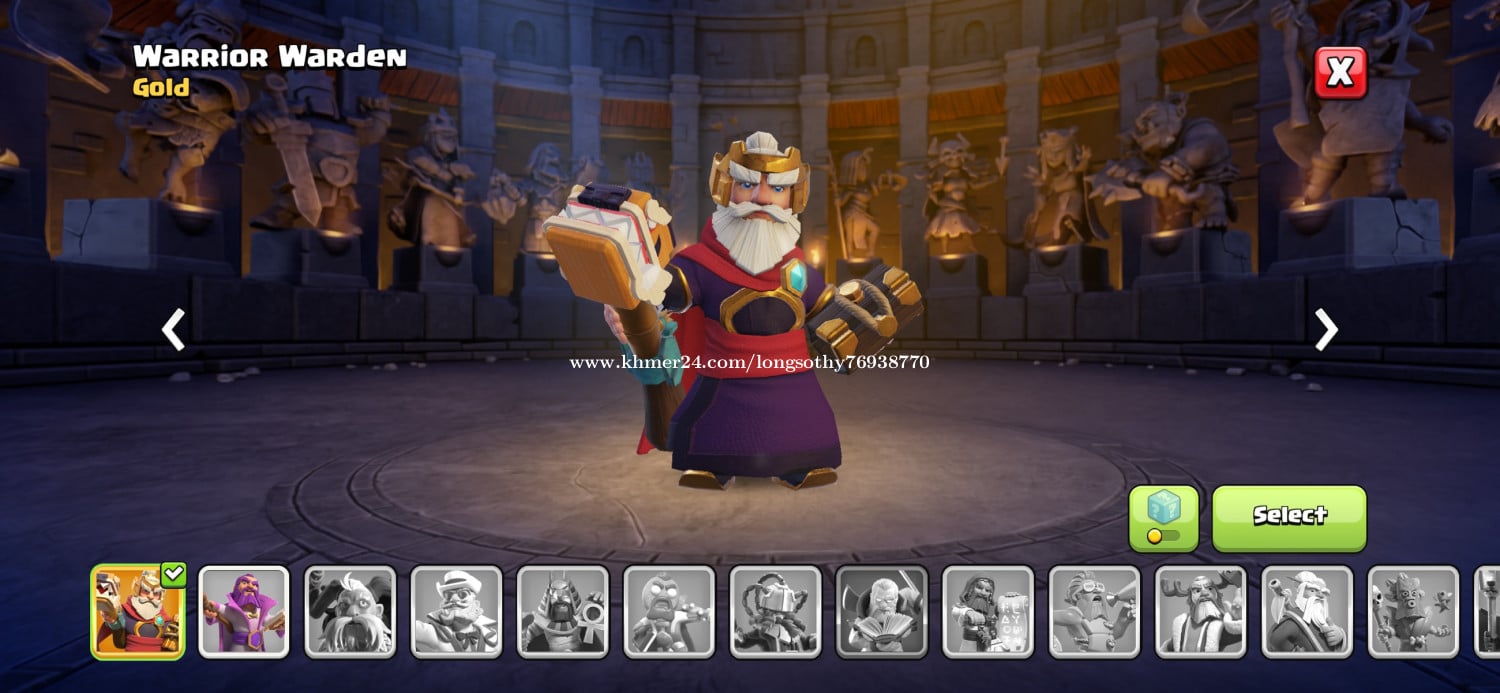
Task: Select the goggles-wearing Warden skin thumbnail
Action: point(1094,612)
